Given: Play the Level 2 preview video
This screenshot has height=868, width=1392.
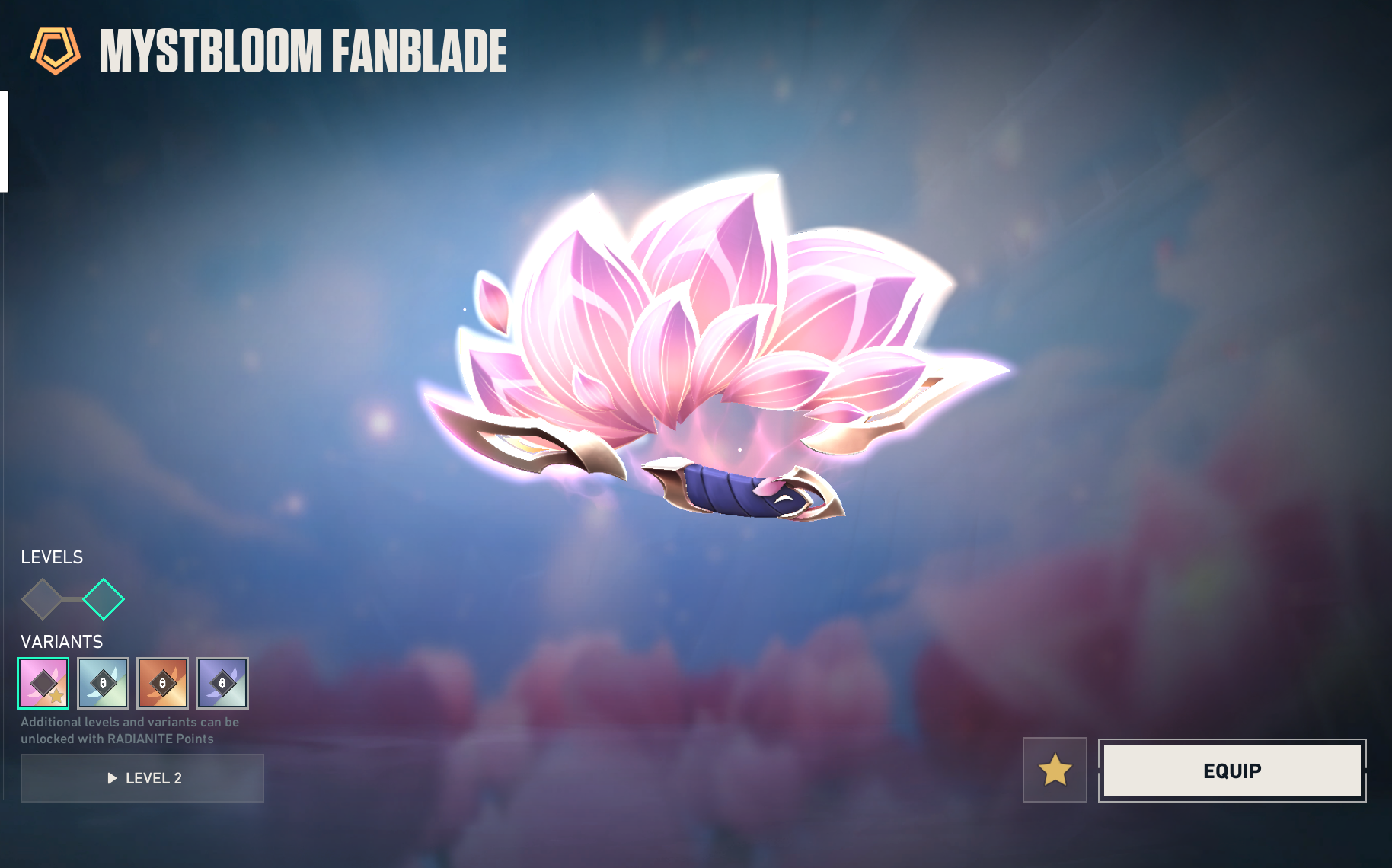Looking at the screenshot, I should pos(142,778).
